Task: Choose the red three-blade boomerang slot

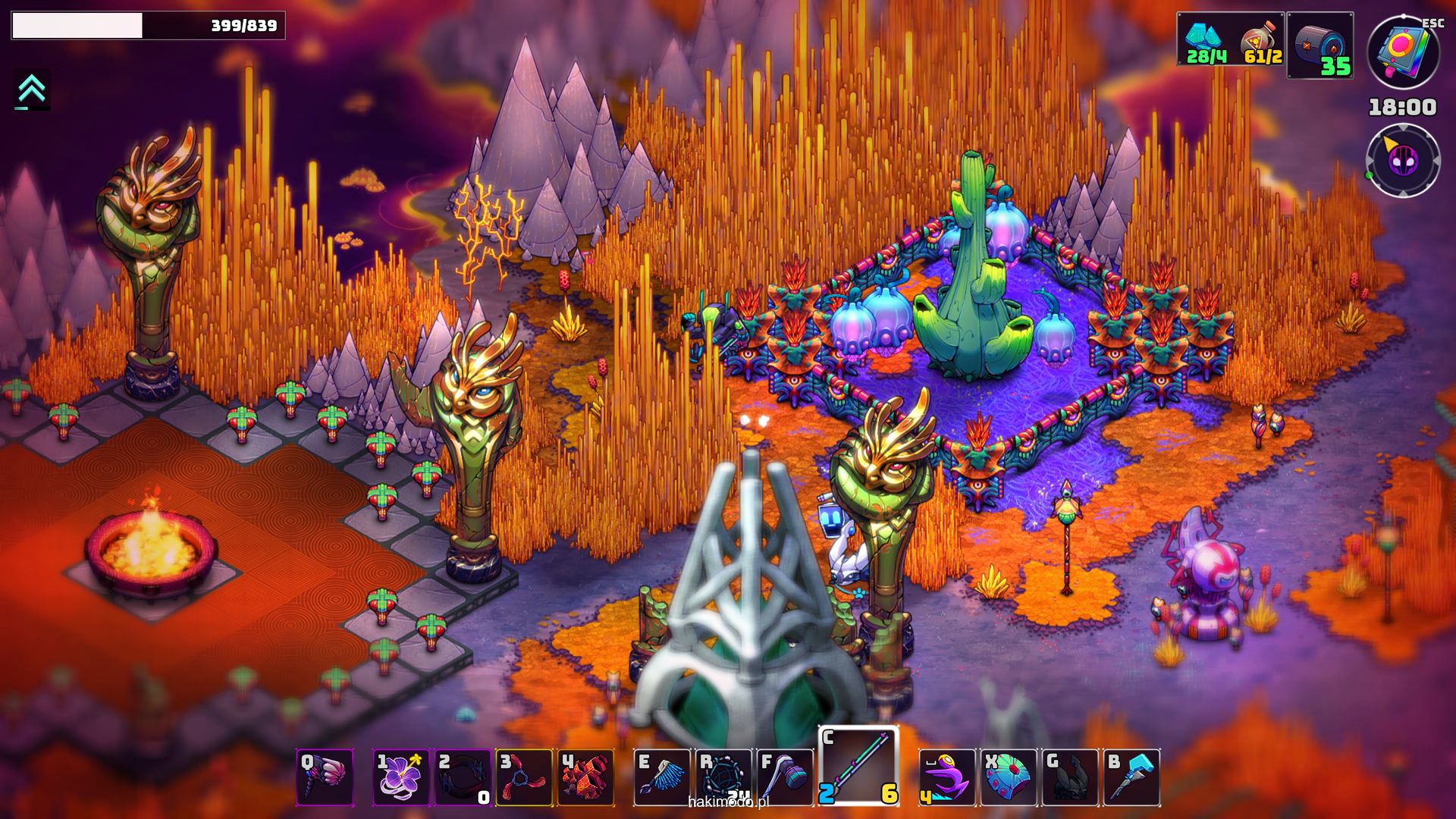Action: [x=524, y=777]
